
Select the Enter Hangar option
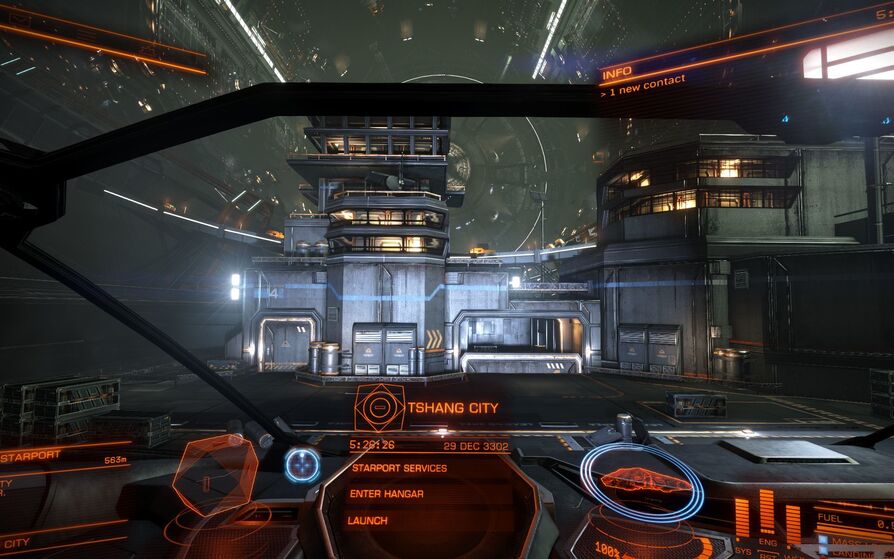[x=387, y=494]
